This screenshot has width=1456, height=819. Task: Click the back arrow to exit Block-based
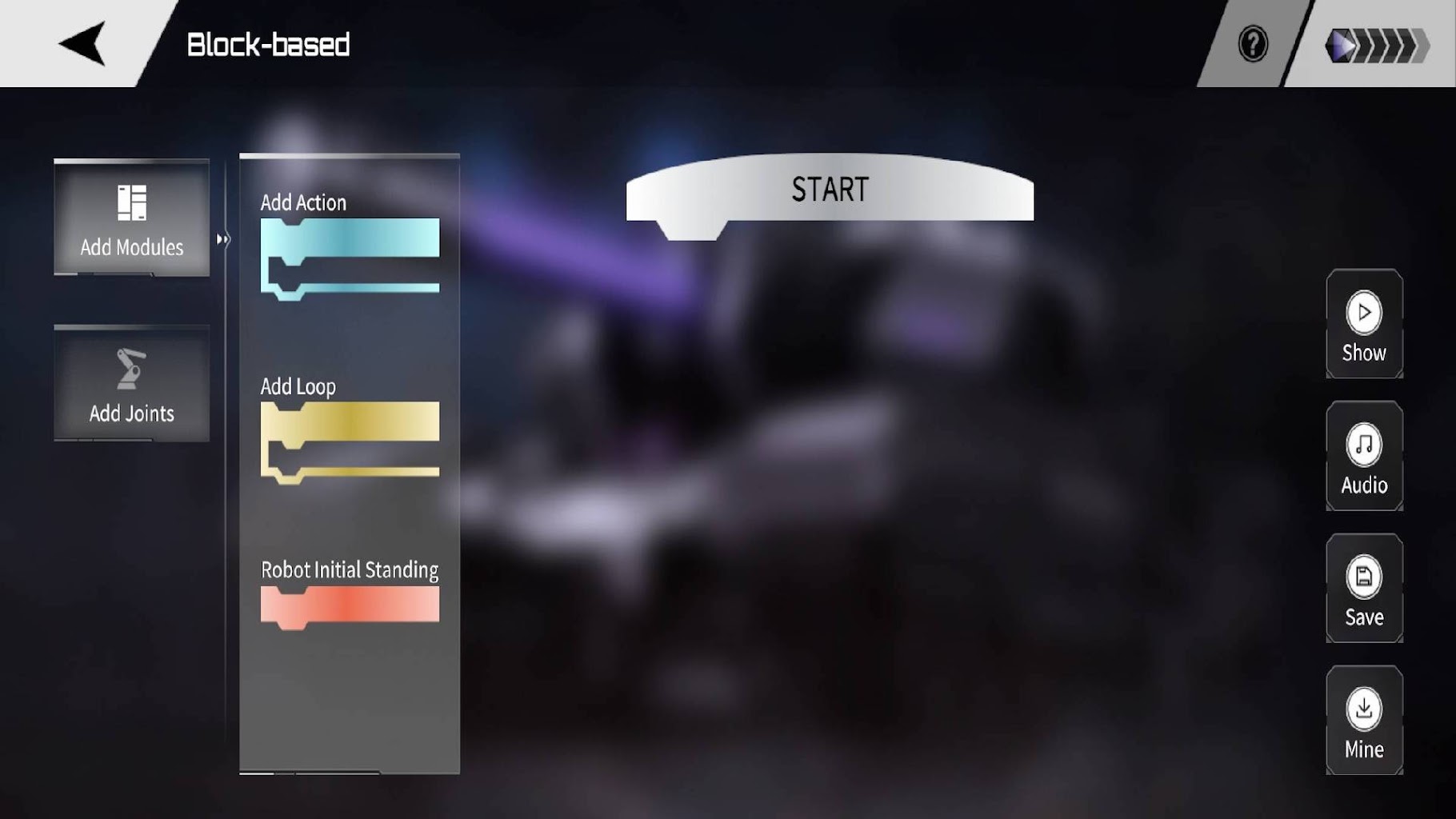coord(80,42)
